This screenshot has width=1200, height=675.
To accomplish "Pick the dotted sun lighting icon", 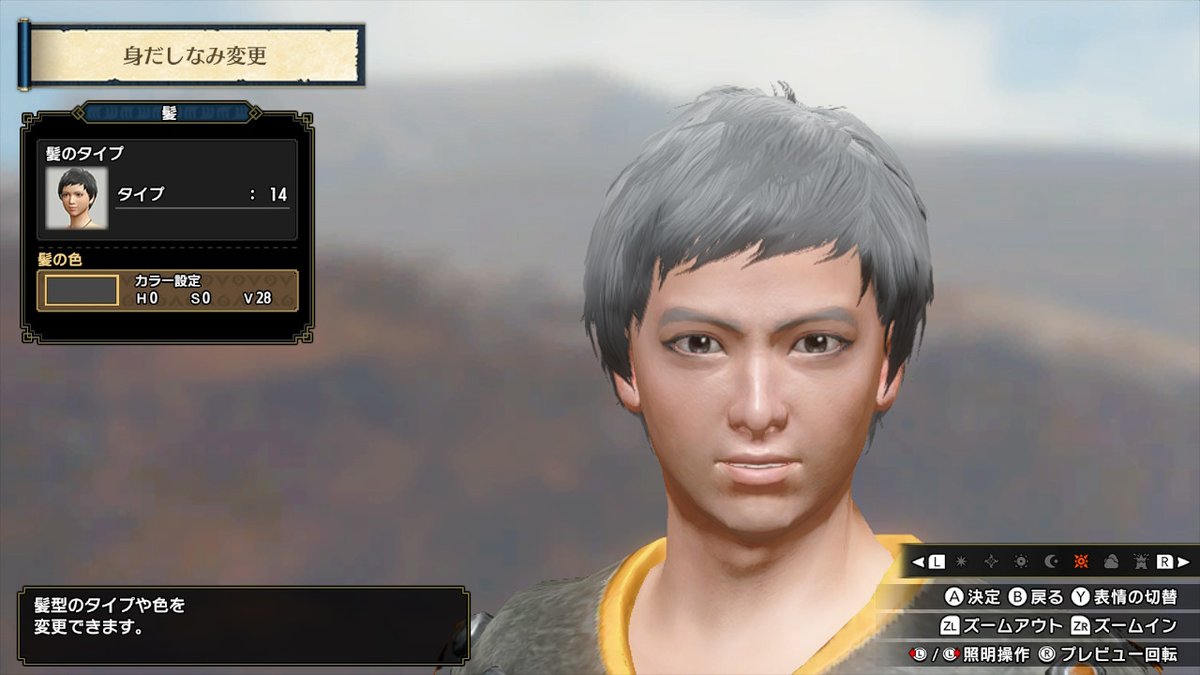I will [1021, 562].
